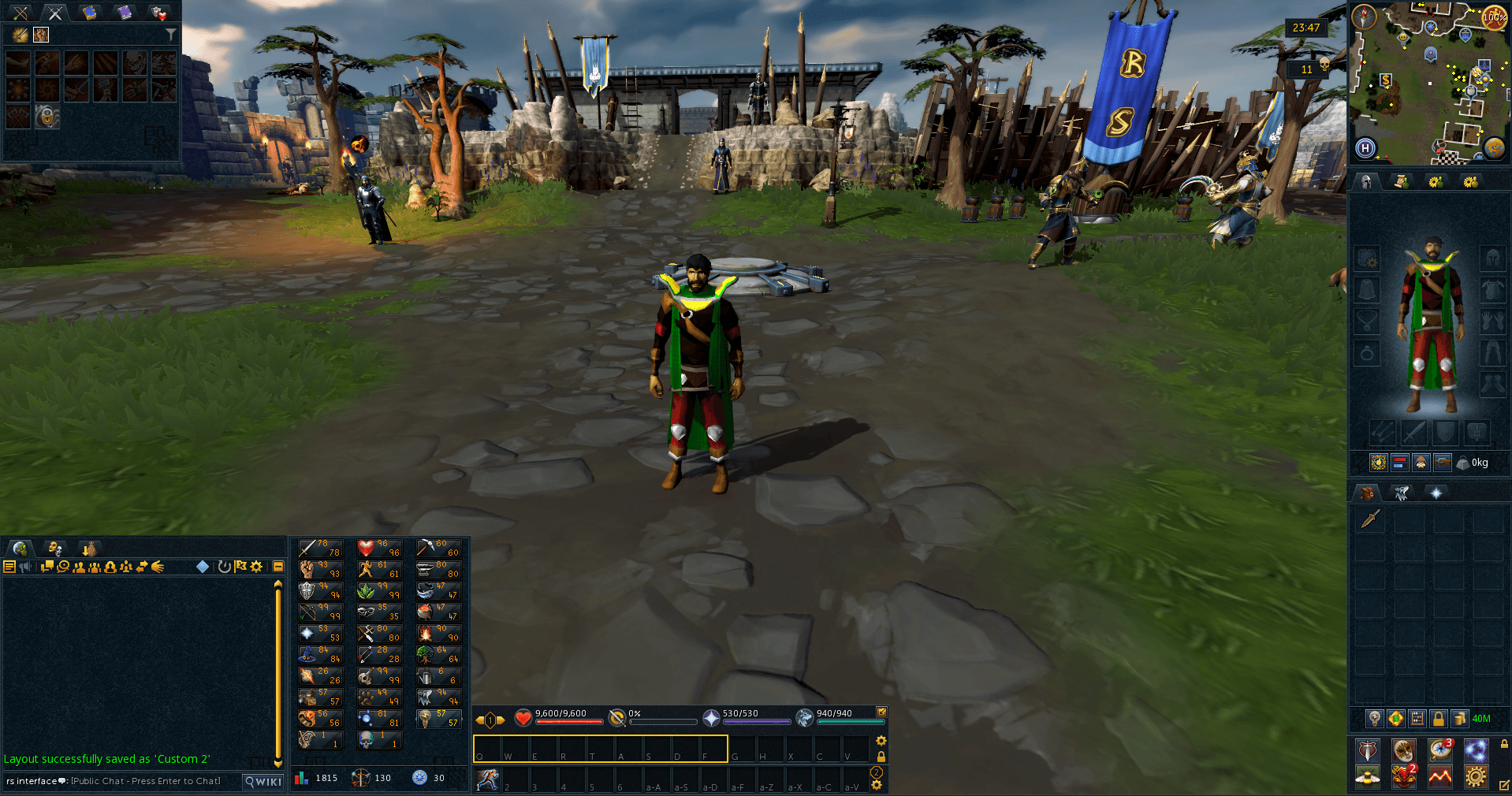This screenshot has width=1512, height=796.
Task: Click the Home Teleport icon on the minimap
Action: coord(1365,148)
